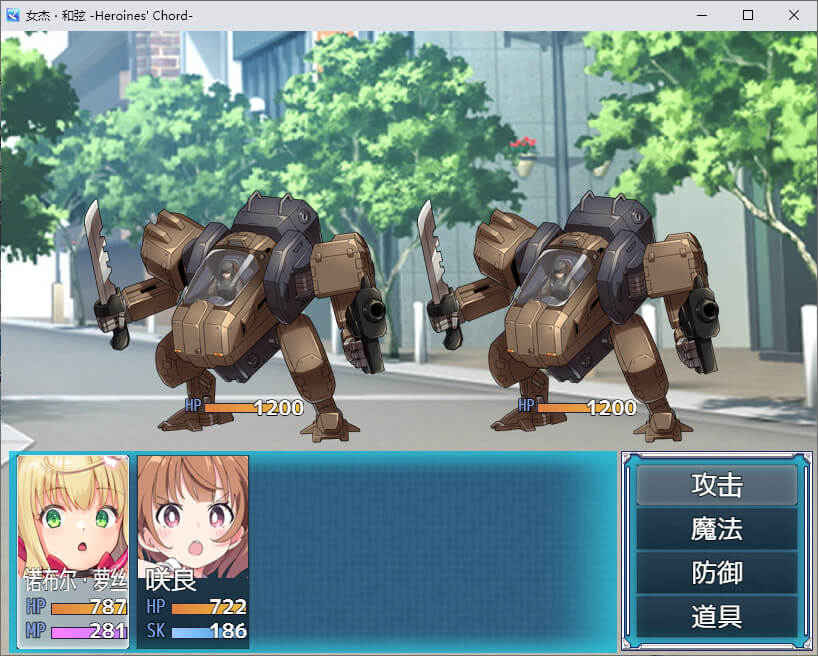Choose the 防御 defend command
Image resolution: width=818 pixels, height=656 pixels.
click(716, 573)
